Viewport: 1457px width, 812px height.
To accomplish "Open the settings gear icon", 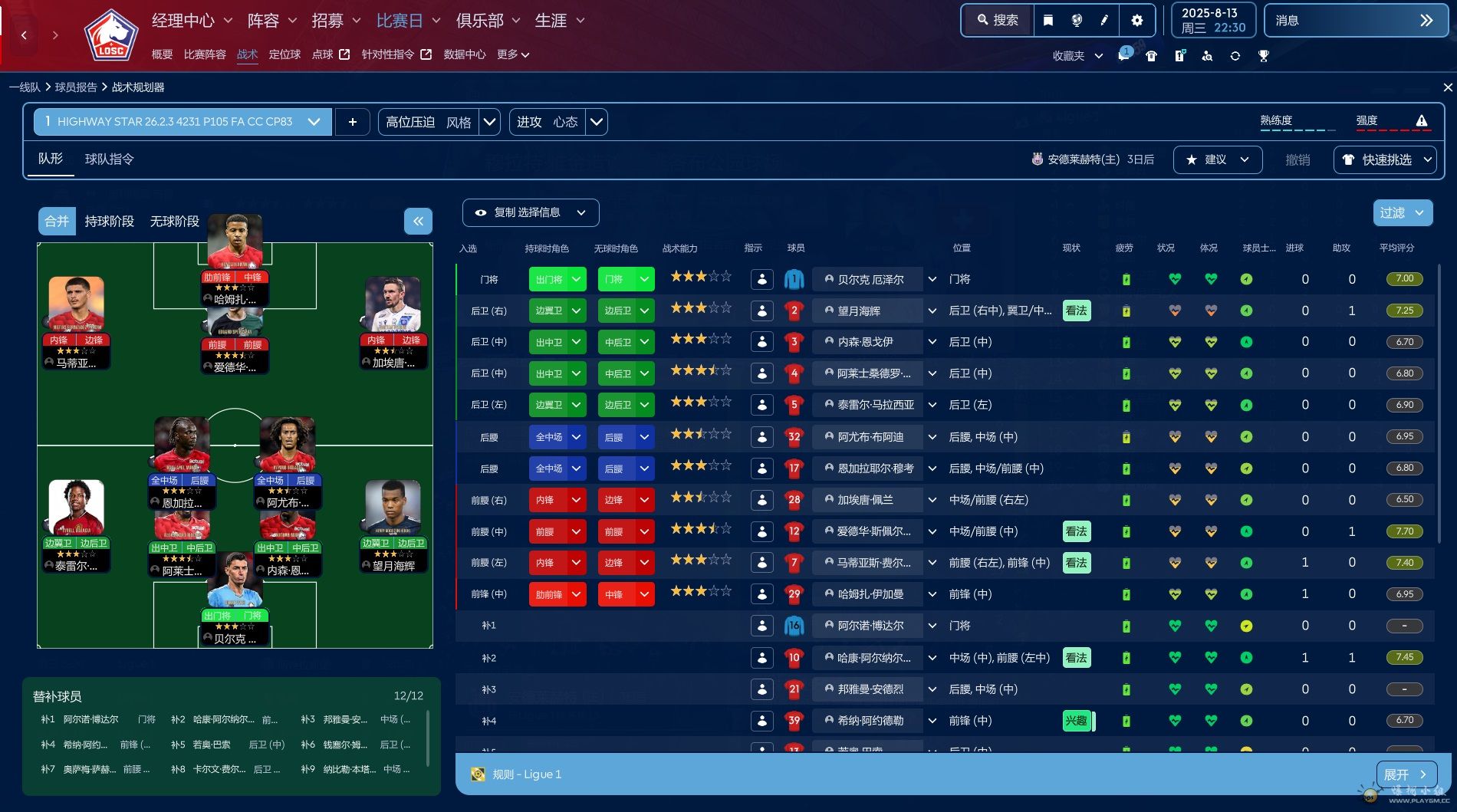I will coord(1137,21).
